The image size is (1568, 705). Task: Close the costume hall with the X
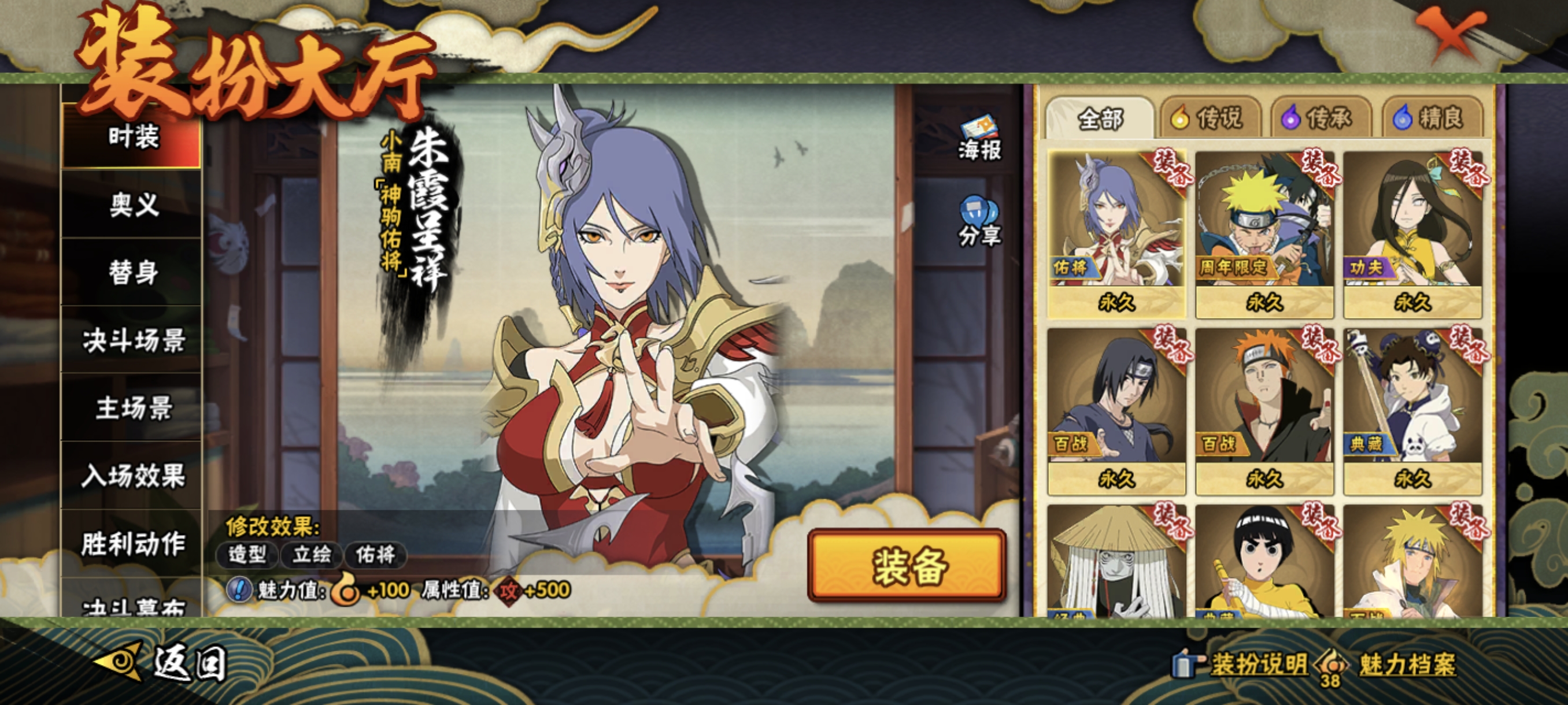(x=1449, y=34)
